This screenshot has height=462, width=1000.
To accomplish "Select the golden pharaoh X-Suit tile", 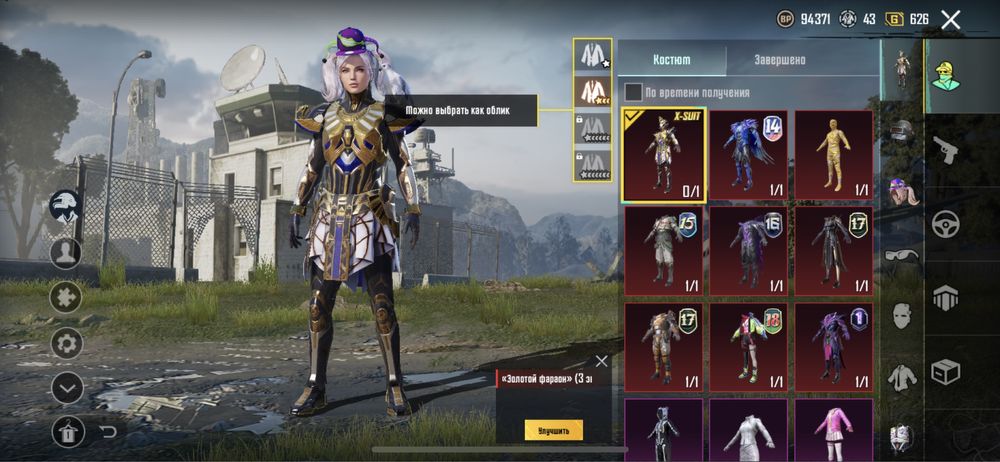I will [x=664, y=154].
